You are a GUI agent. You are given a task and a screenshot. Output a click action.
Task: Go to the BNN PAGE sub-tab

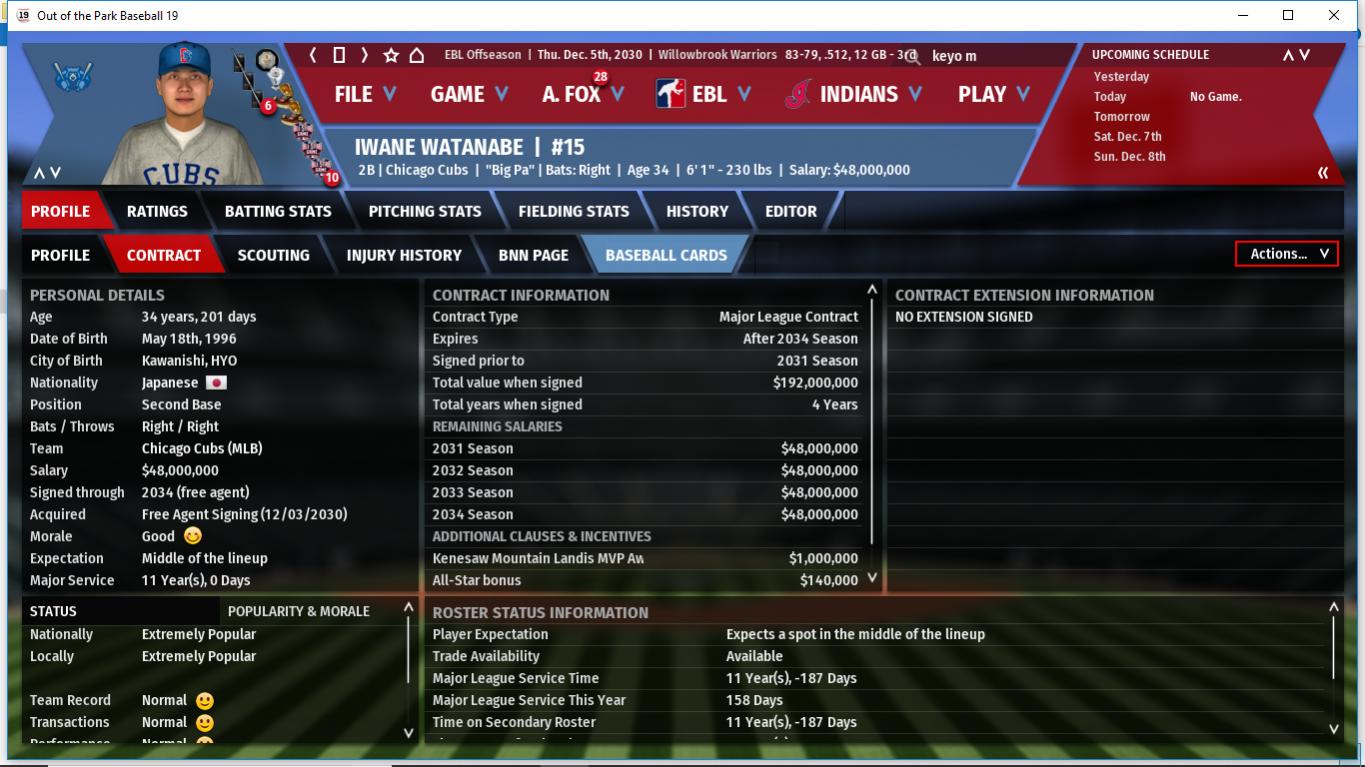[533, 255]
